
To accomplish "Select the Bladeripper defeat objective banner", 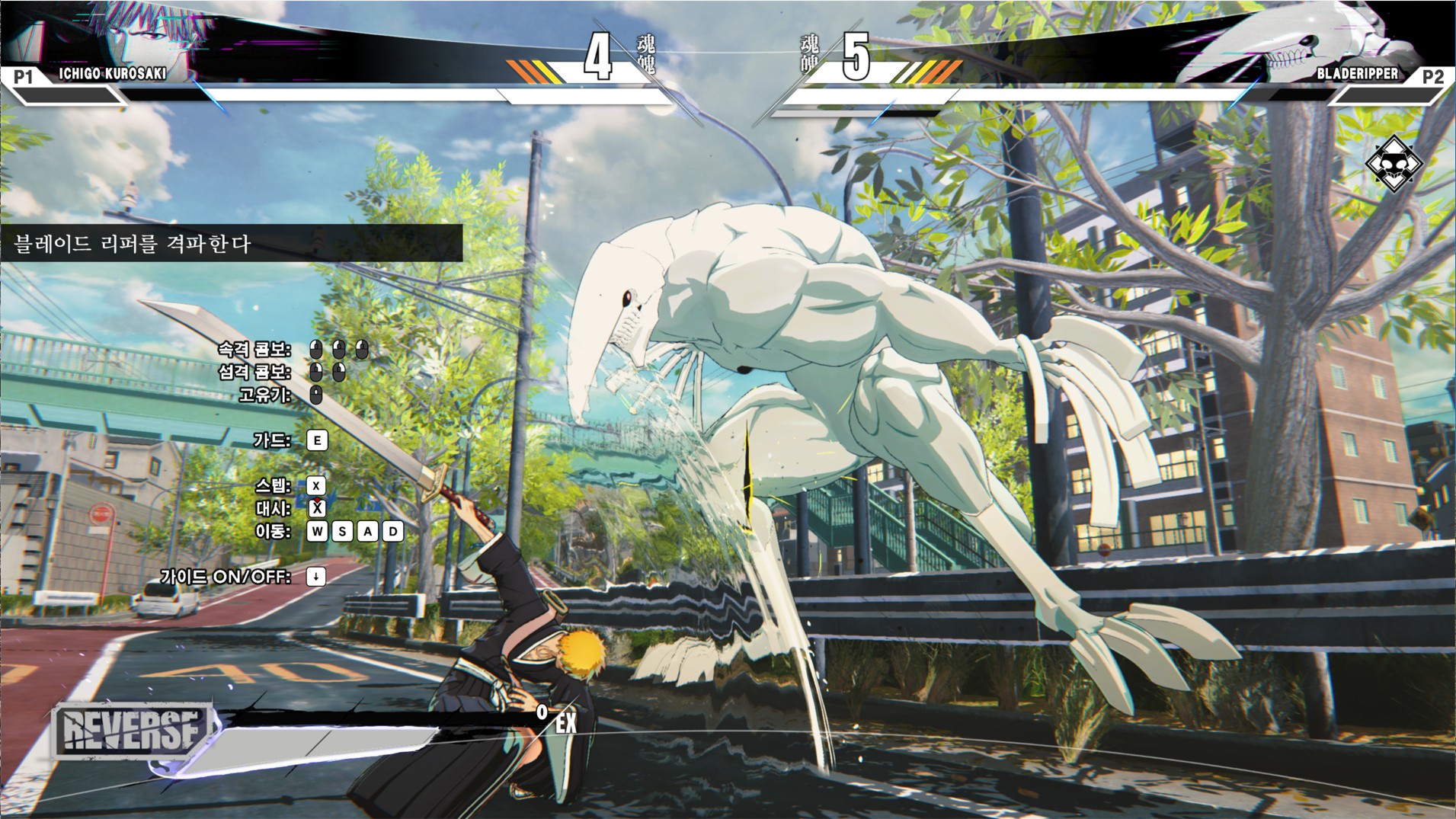I will click(230, 244).
